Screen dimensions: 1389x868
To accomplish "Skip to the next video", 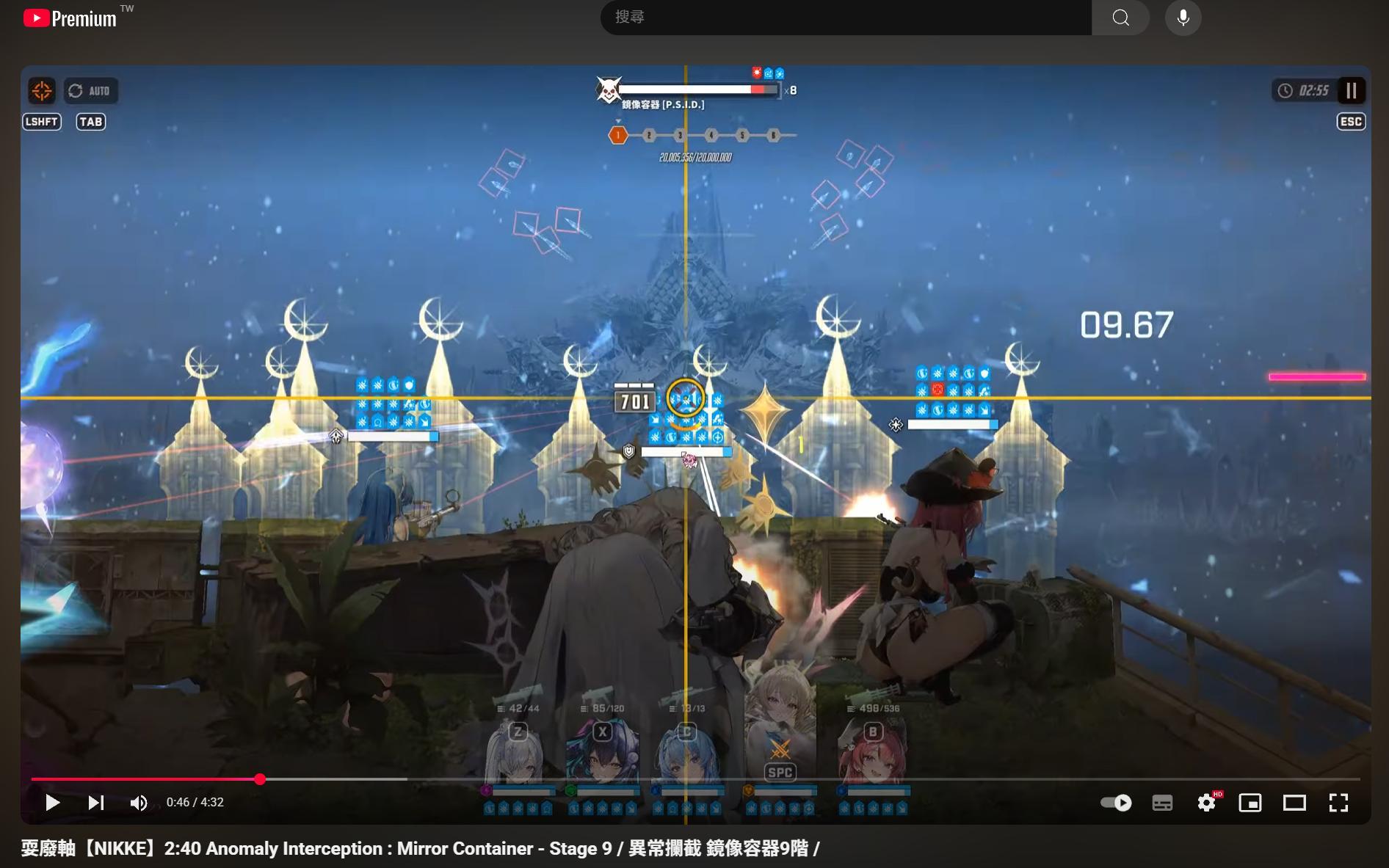I will (x=95, y=803).
